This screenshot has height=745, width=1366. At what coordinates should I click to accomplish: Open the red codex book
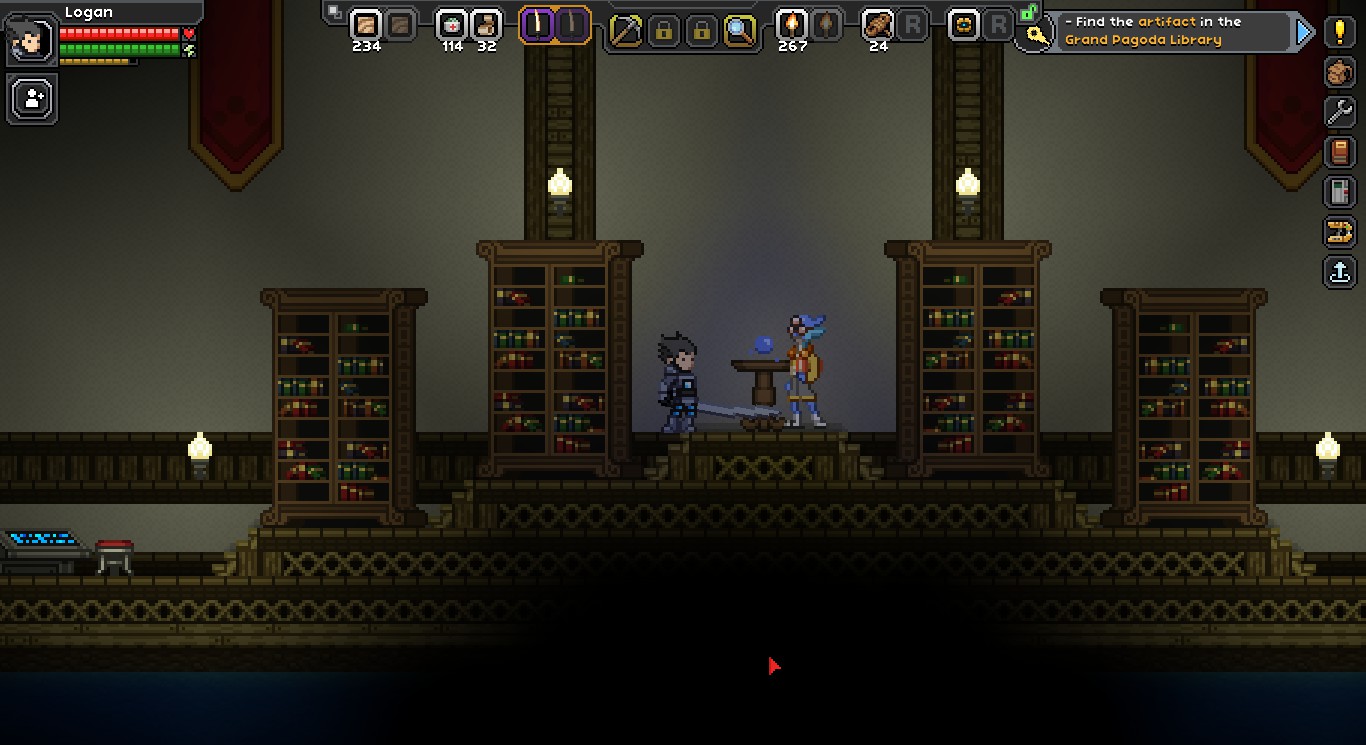pos(1340,152)
